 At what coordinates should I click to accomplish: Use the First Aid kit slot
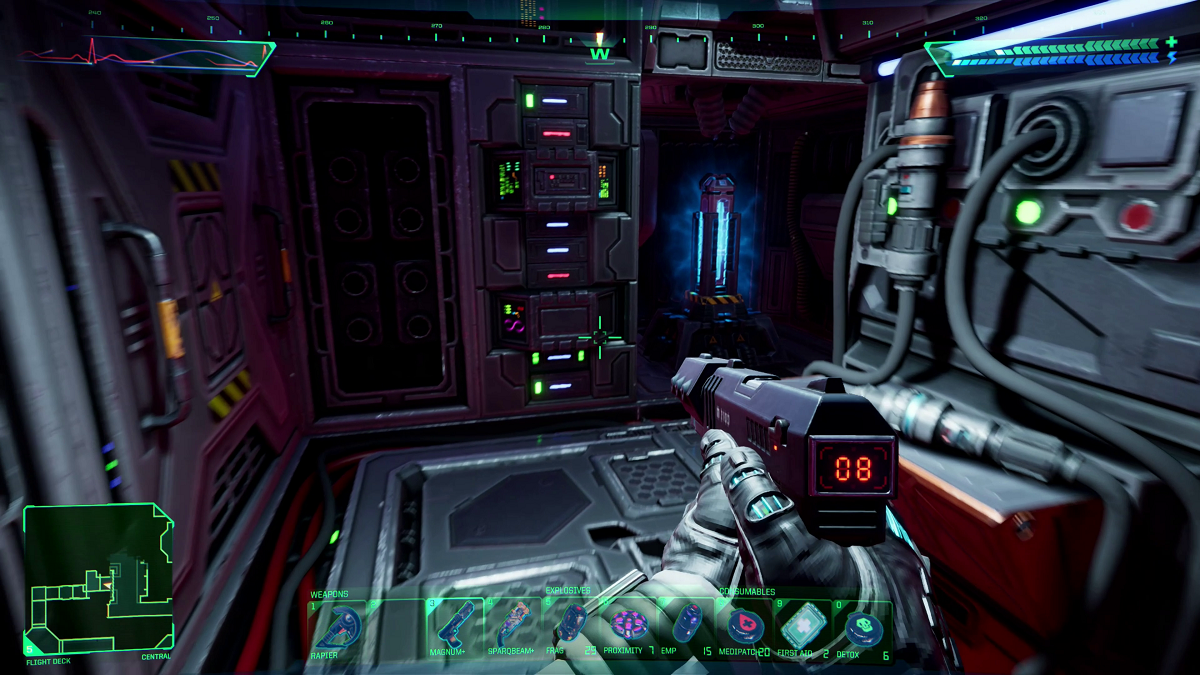[802, 626]
